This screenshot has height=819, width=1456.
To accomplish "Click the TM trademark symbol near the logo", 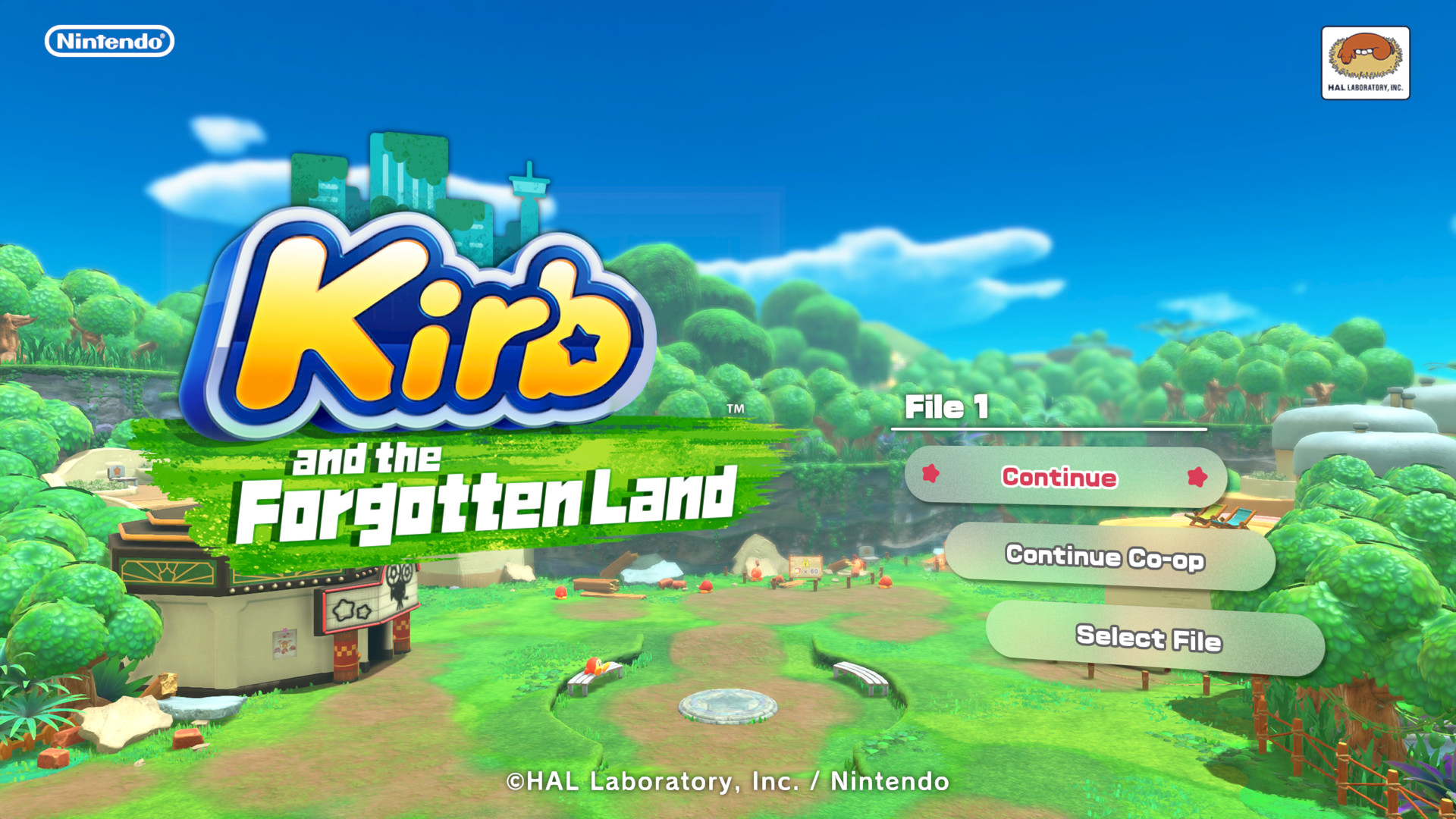I will tap(734, 409).
